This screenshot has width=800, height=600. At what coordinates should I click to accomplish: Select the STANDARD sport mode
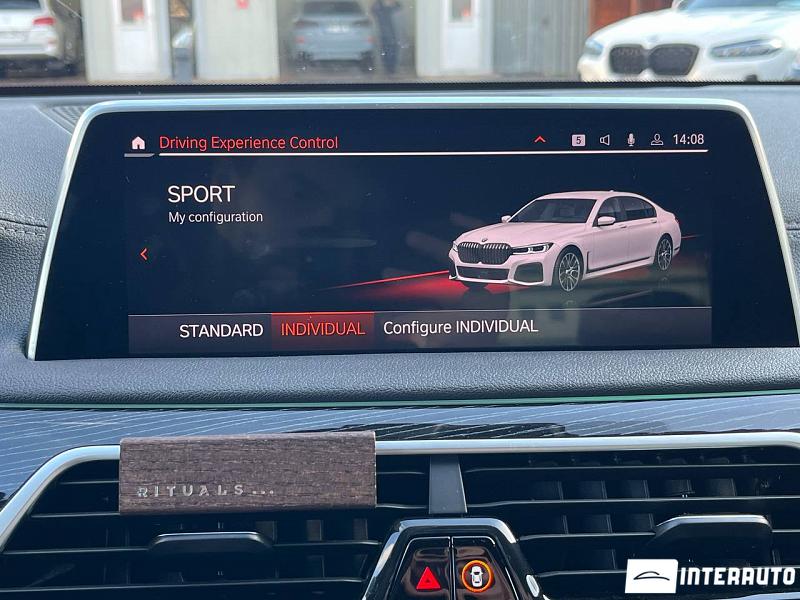(x=221, y=330)
